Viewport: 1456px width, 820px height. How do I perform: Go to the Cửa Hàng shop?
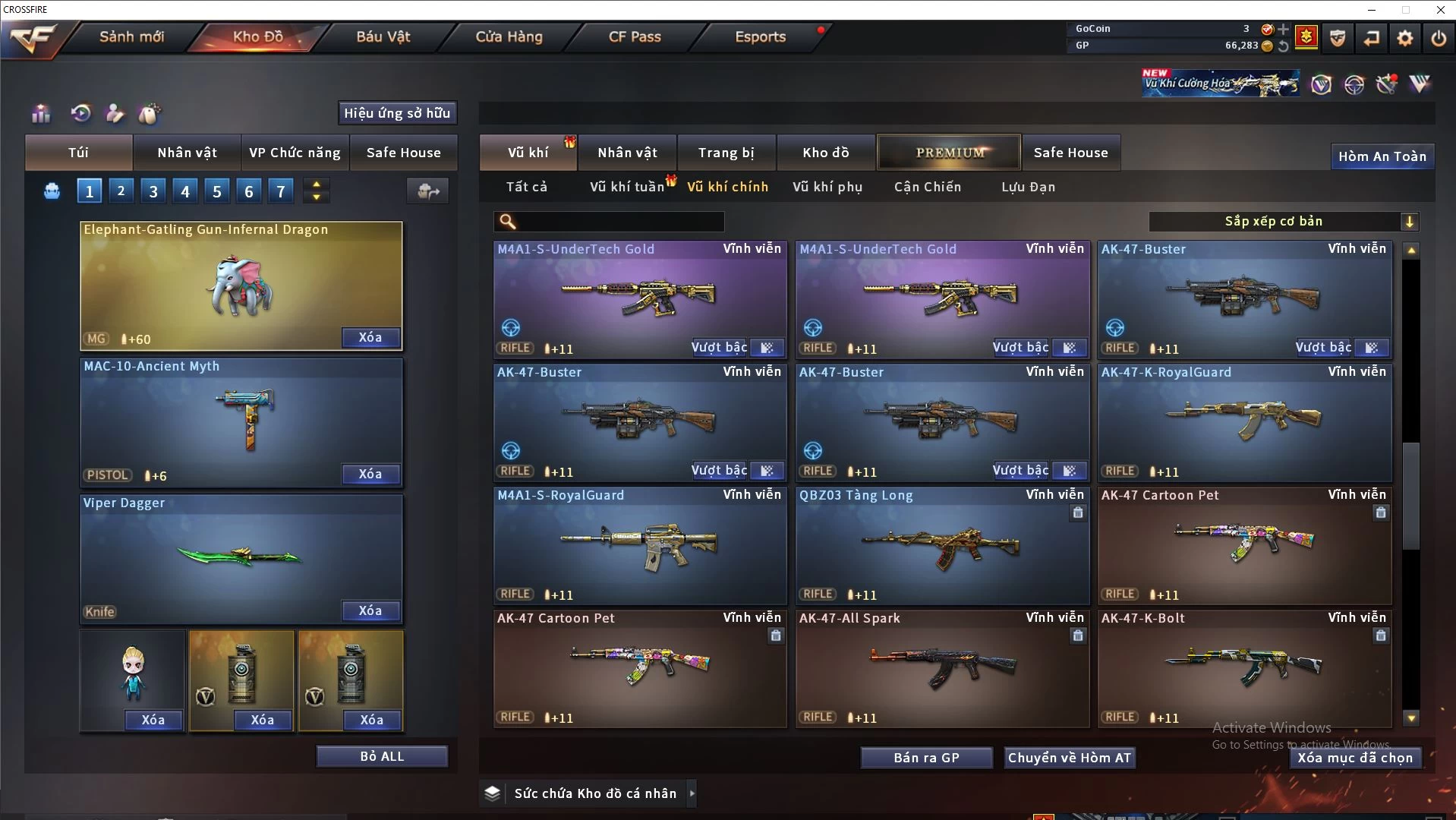tap(509, 37)
